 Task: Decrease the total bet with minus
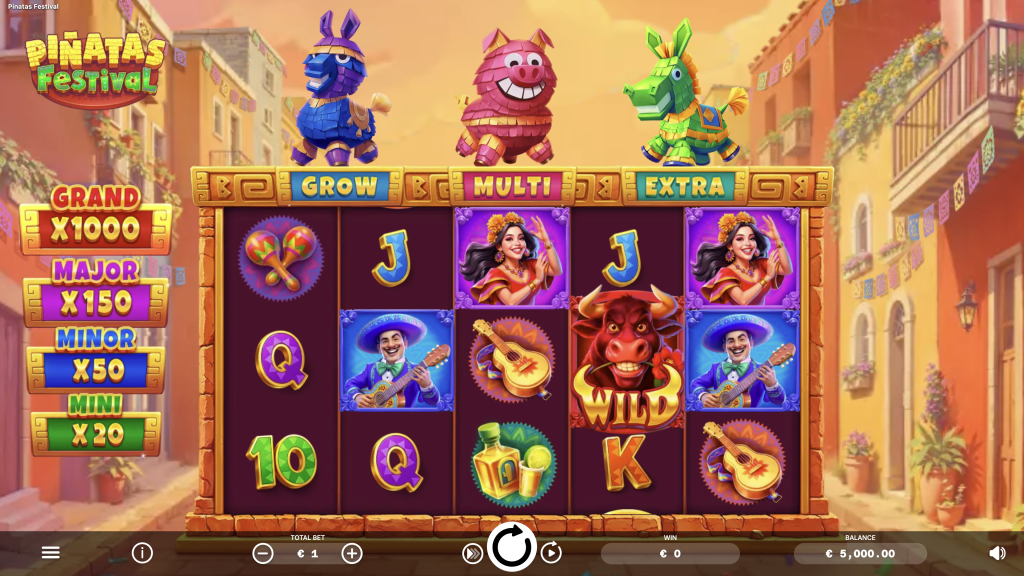coord(263,553)
